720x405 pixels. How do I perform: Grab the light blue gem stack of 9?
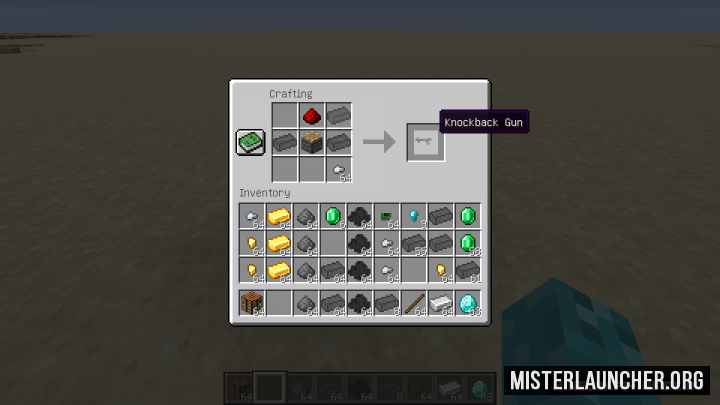[413, 215]
